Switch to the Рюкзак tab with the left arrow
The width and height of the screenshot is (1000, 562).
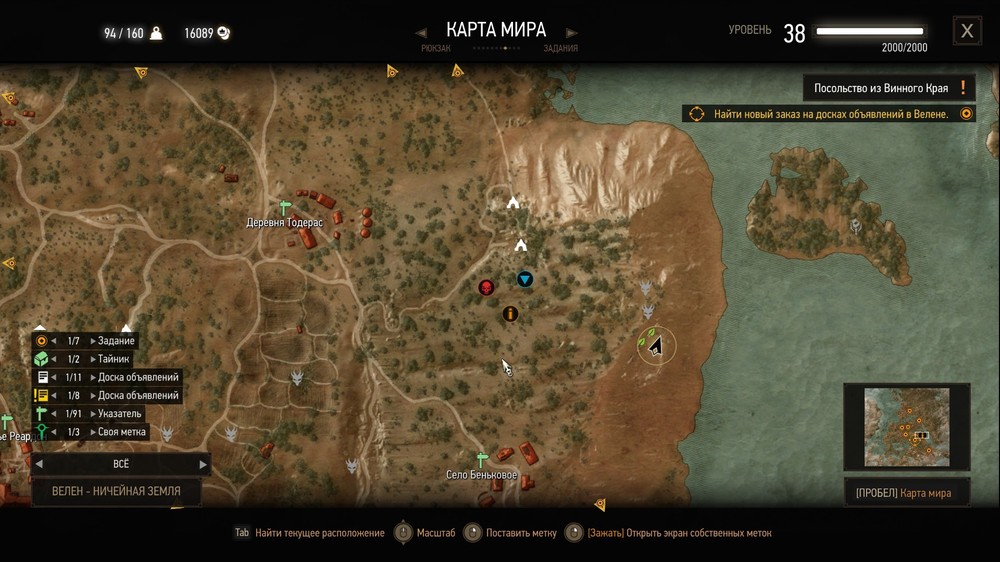(423, 33)
